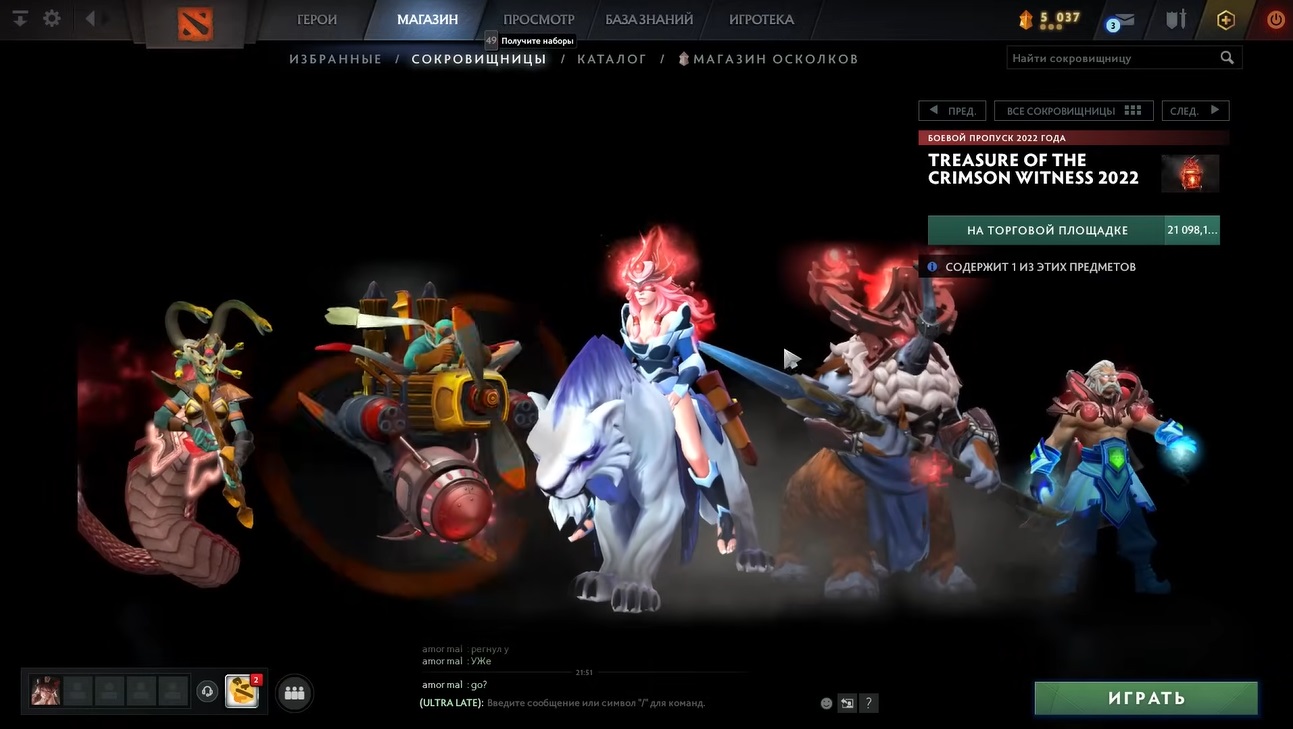Click the red power quit button
Image resolution: width=1293 pixels, height=729 pixels.
[1275, 19]
